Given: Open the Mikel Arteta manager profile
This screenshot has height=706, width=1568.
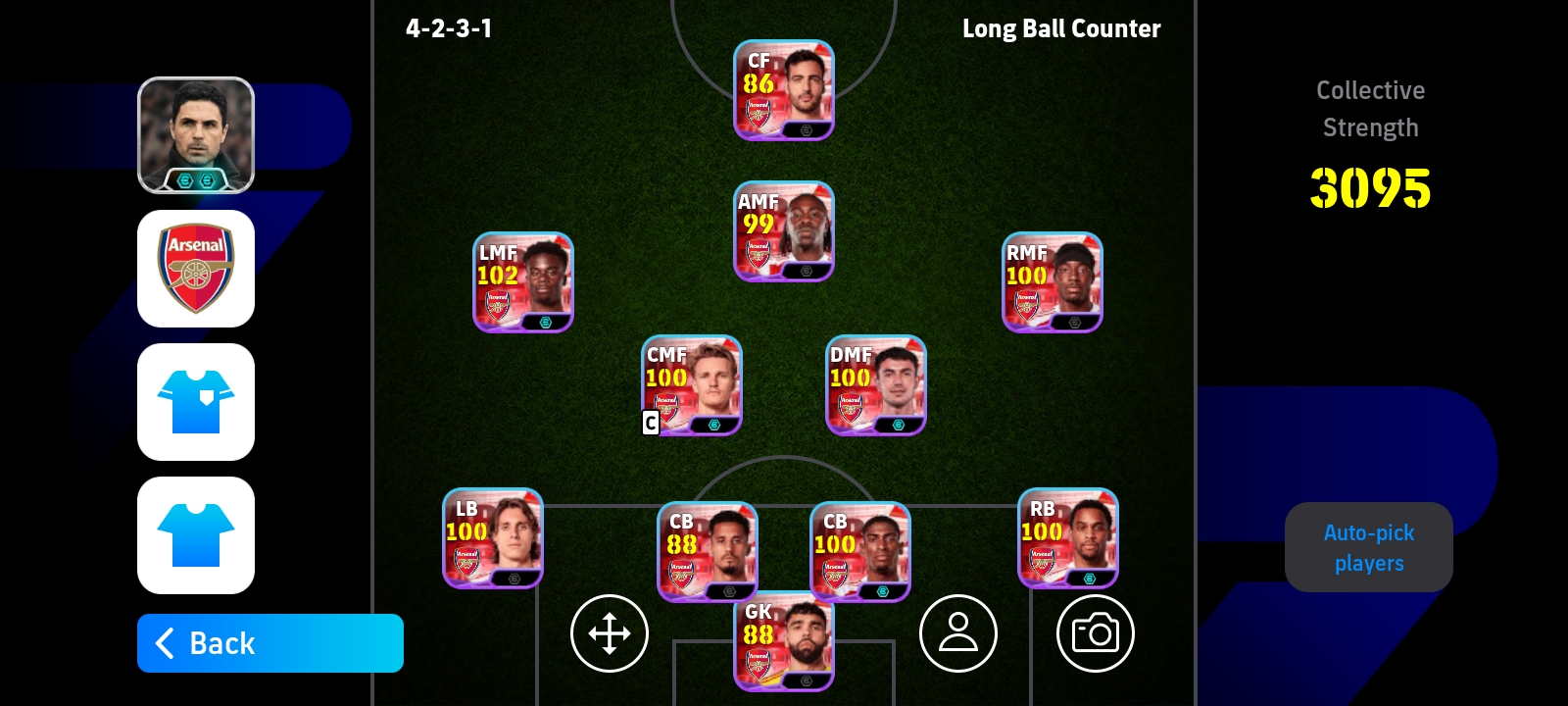Looking at the screenshot, I should pyautogui.click(x=196, y=134).
